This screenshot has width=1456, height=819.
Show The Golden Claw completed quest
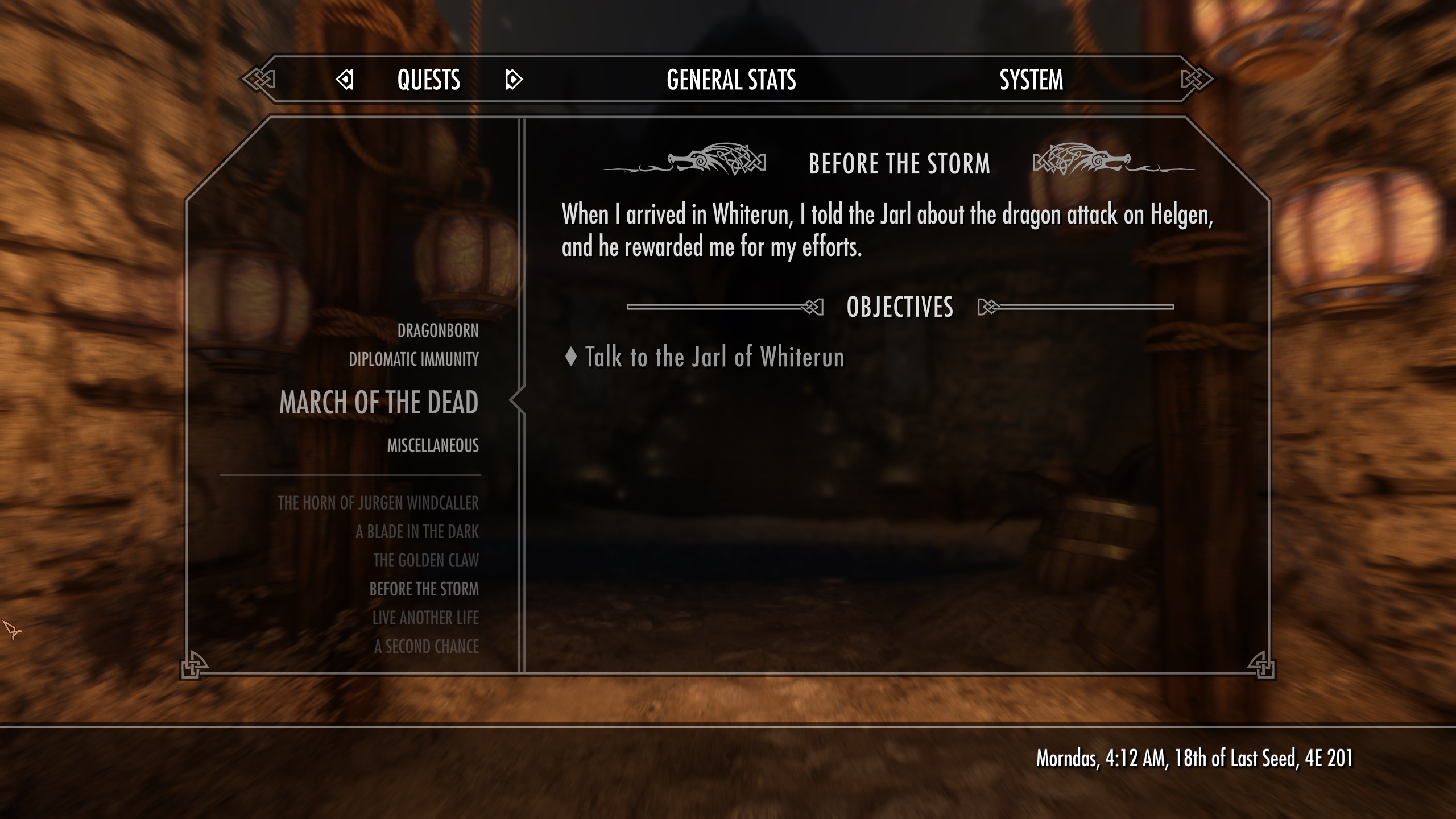[426, 560]
